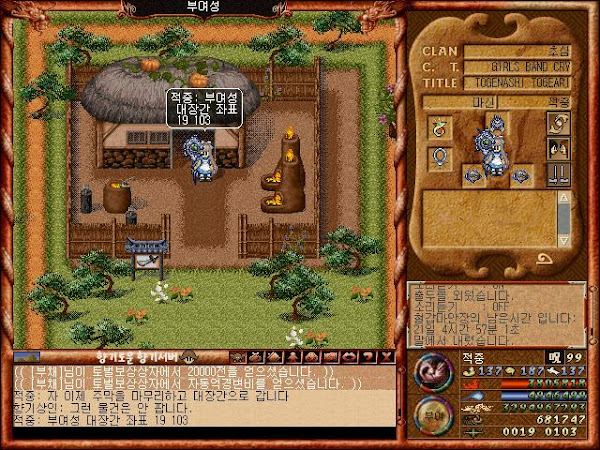Click the round dragon emblem button
600x450 pixels.
[x=431, y=373]
